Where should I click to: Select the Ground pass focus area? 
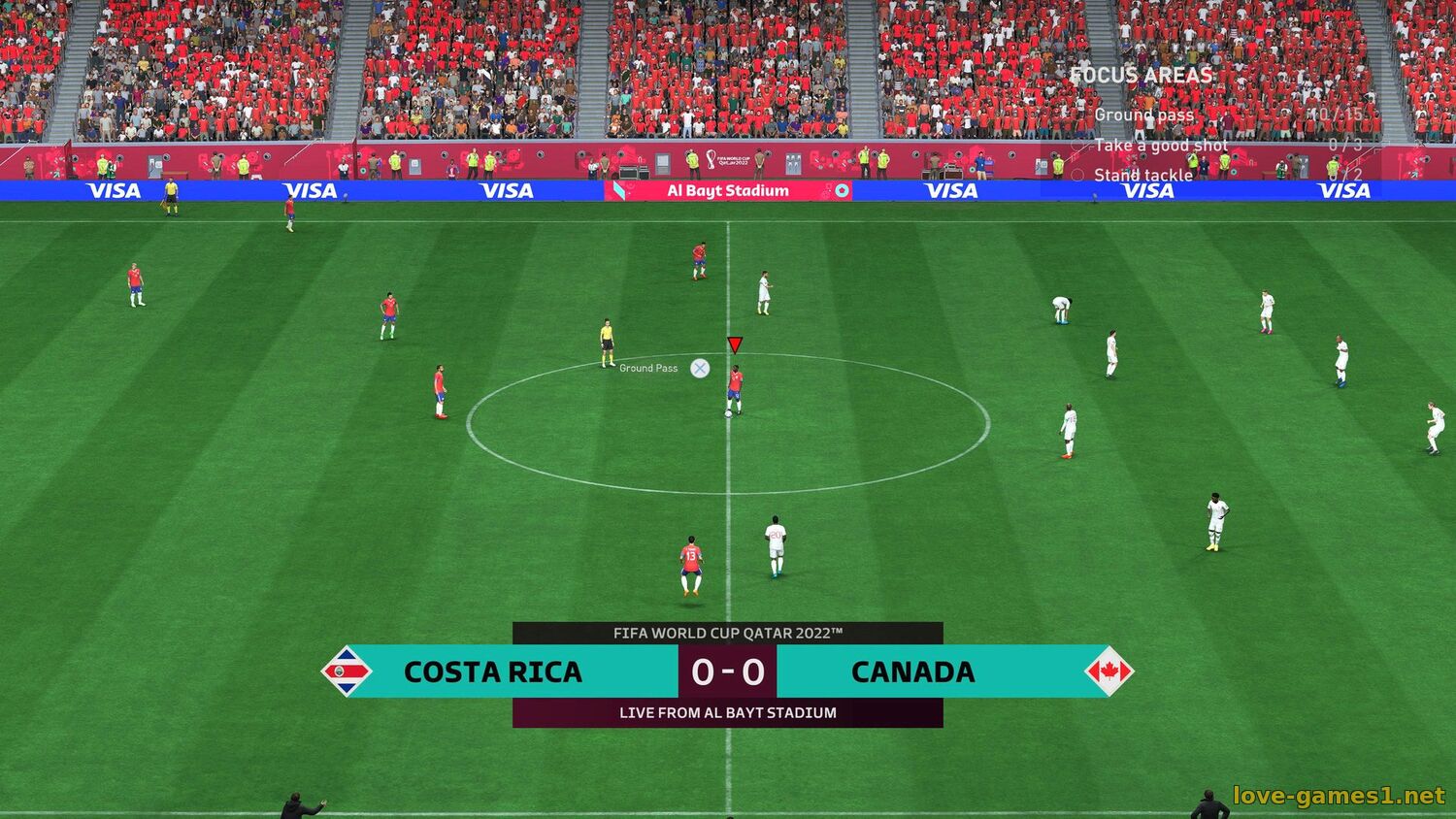click(x=1143, y=115)
